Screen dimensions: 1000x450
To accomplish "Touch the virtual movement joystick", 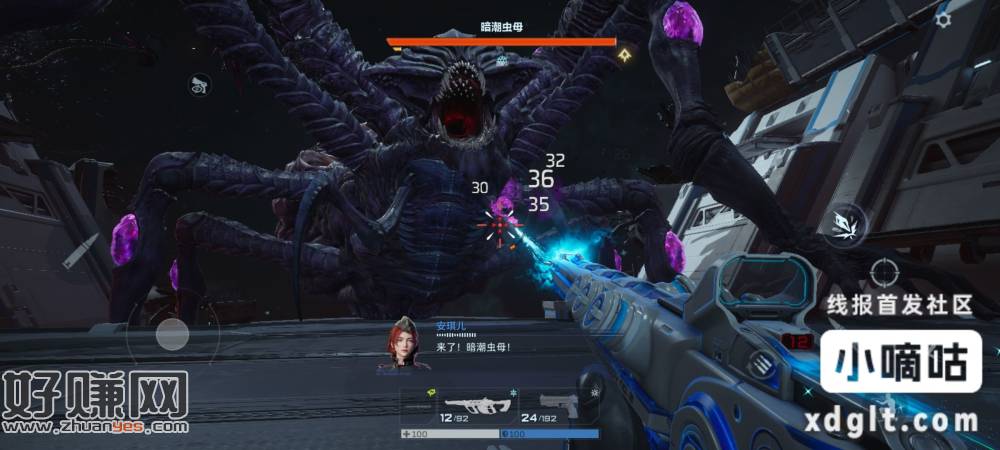I will point(171,334).
